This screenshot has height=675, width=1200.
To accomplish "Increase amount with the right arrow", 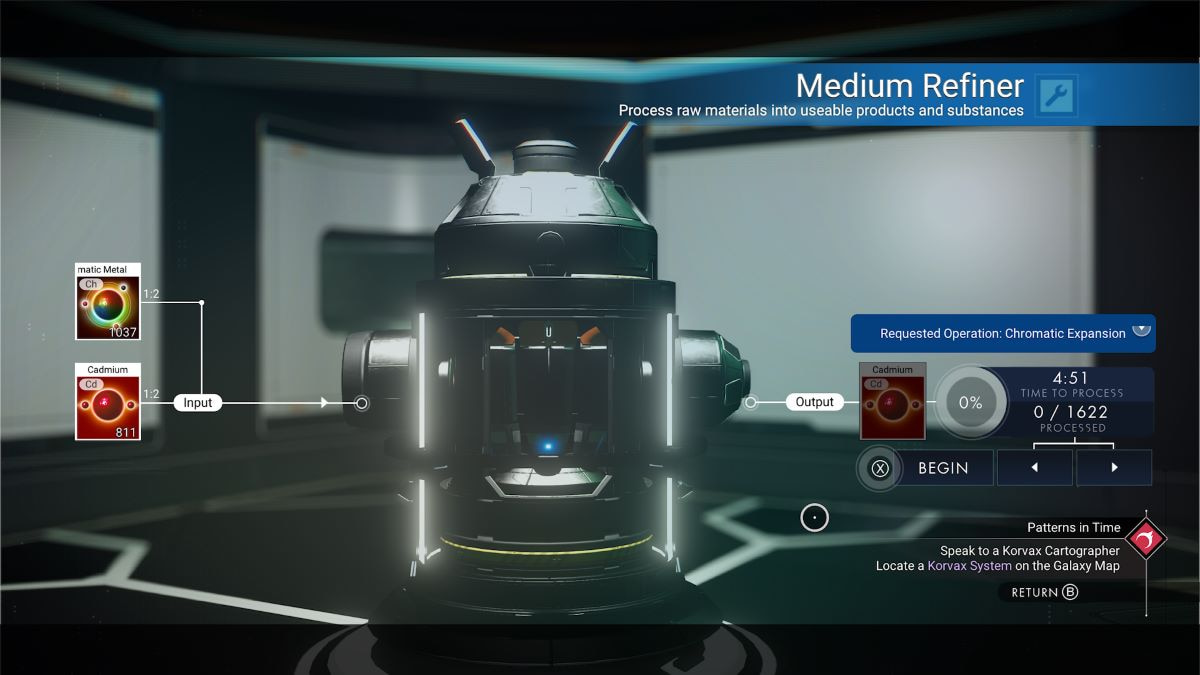I will [1114, 467].
